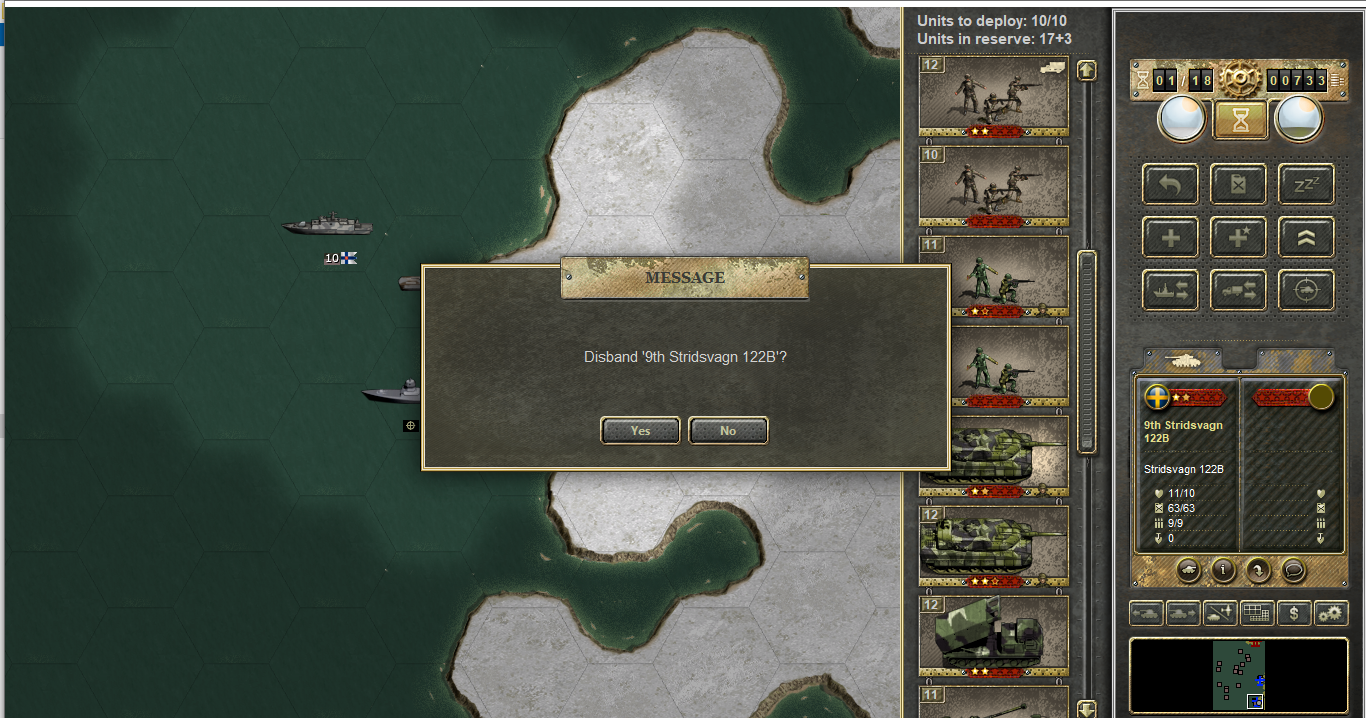Click the end turn hourglass button
Image resolution: width=1366 pixels, height=718 pixels.
click(1240, 119)
